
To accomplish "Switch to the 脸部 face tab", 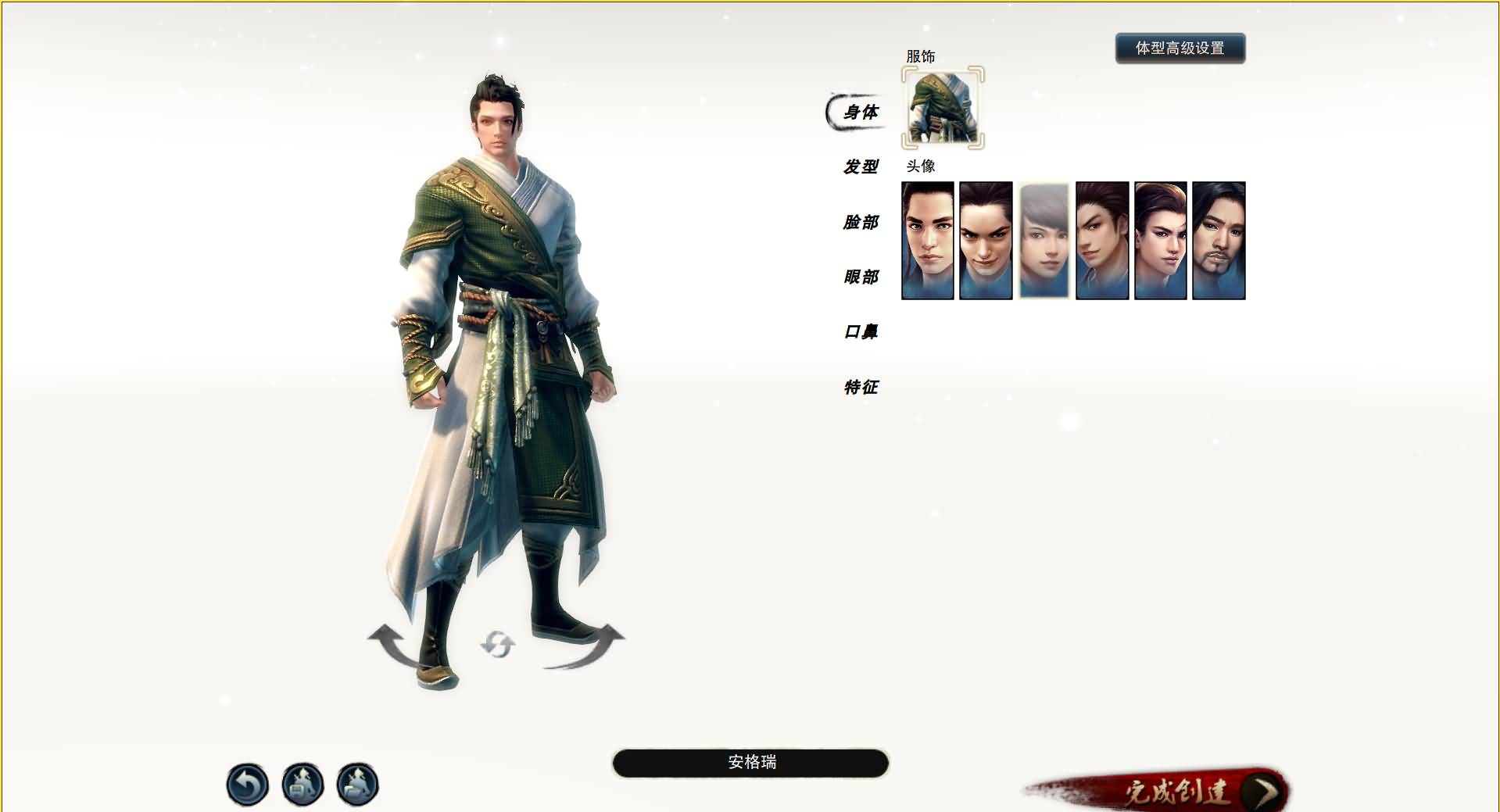I will [x=860, y=222].
